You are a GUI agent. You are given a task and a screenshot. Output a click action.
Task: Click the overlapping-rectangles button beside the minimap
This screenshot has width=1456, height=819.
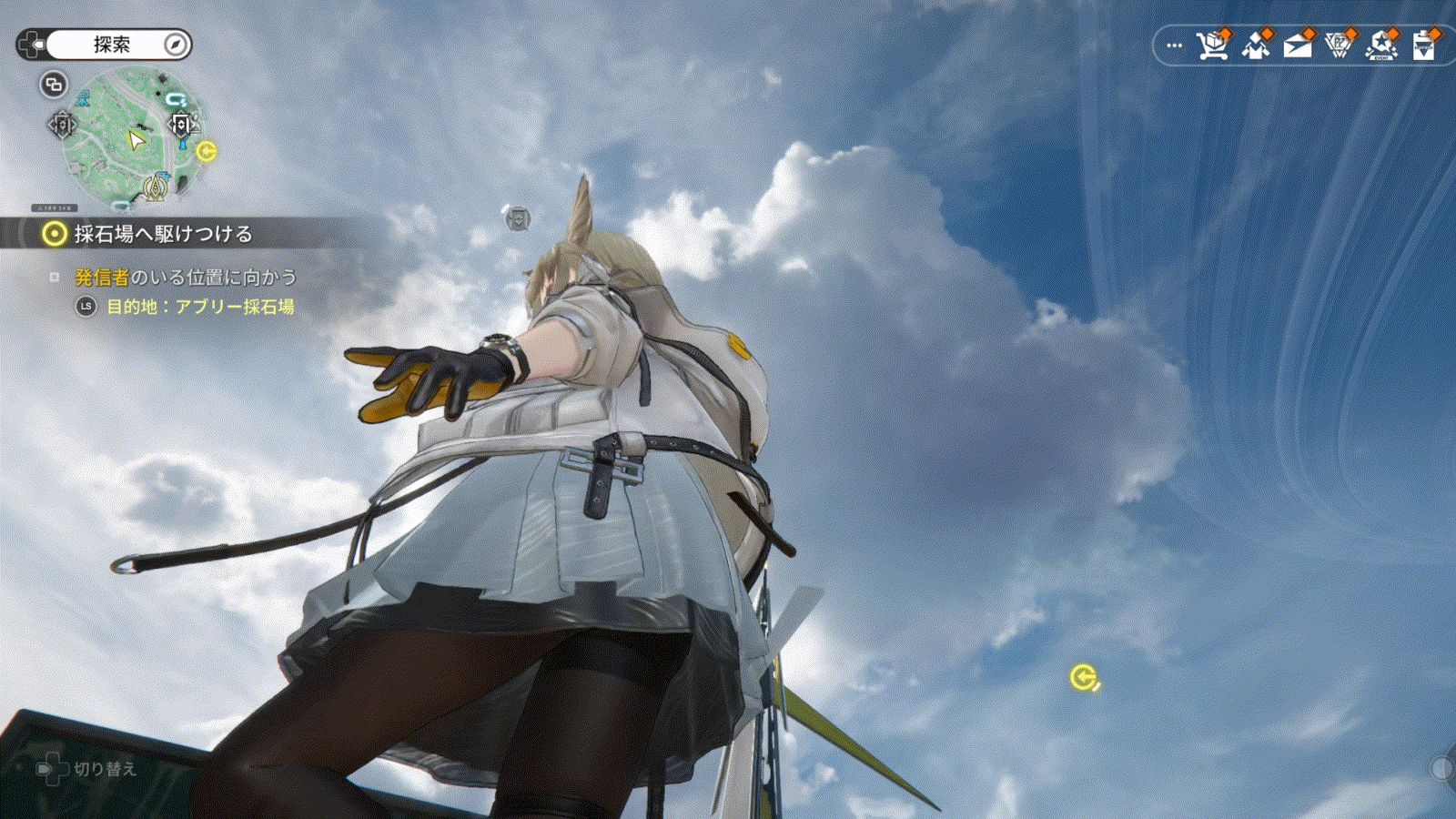54,85
